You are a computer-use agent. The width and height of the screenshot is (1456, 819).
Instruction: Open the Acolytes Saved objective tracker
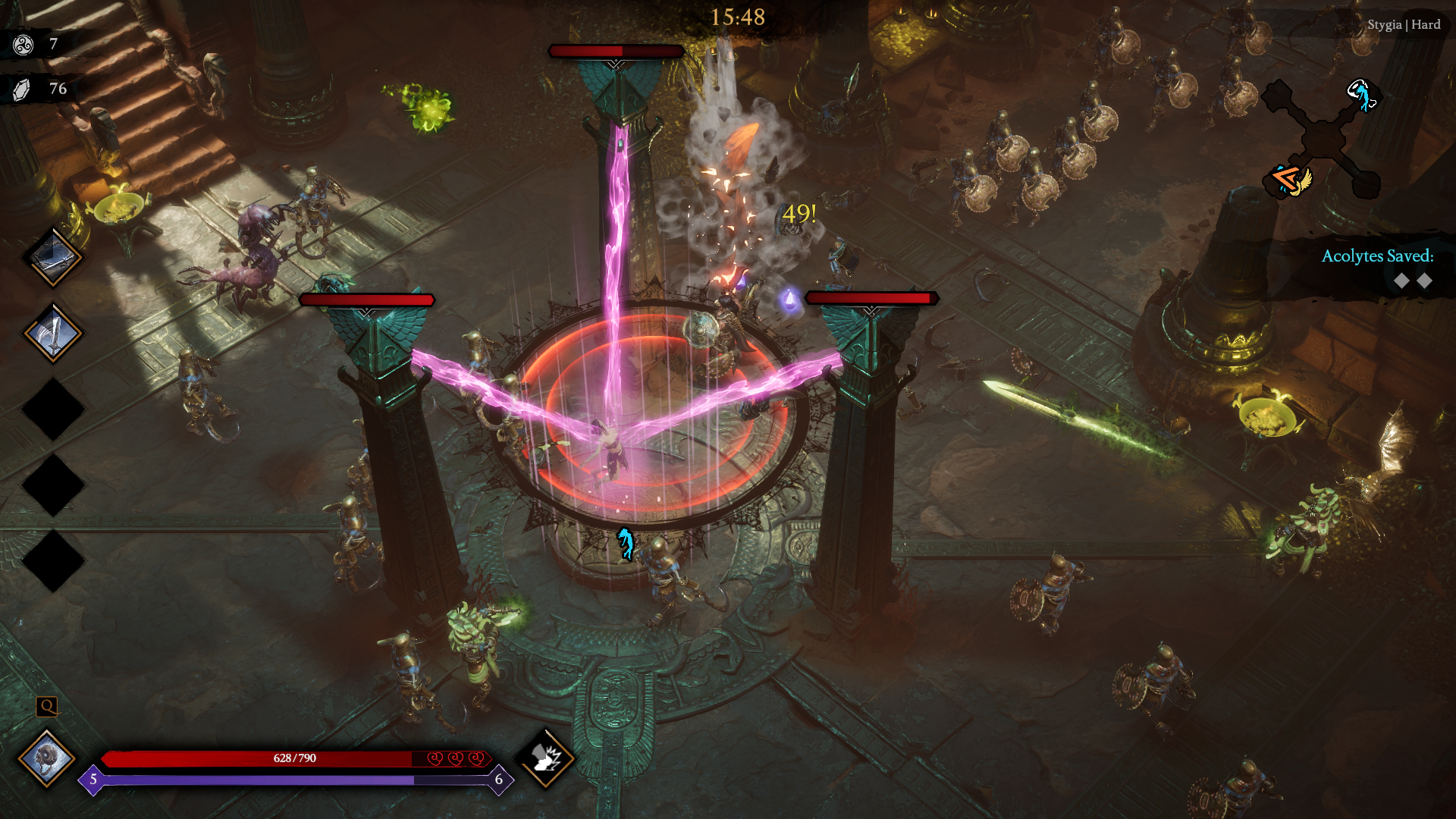pos(1376,268)
